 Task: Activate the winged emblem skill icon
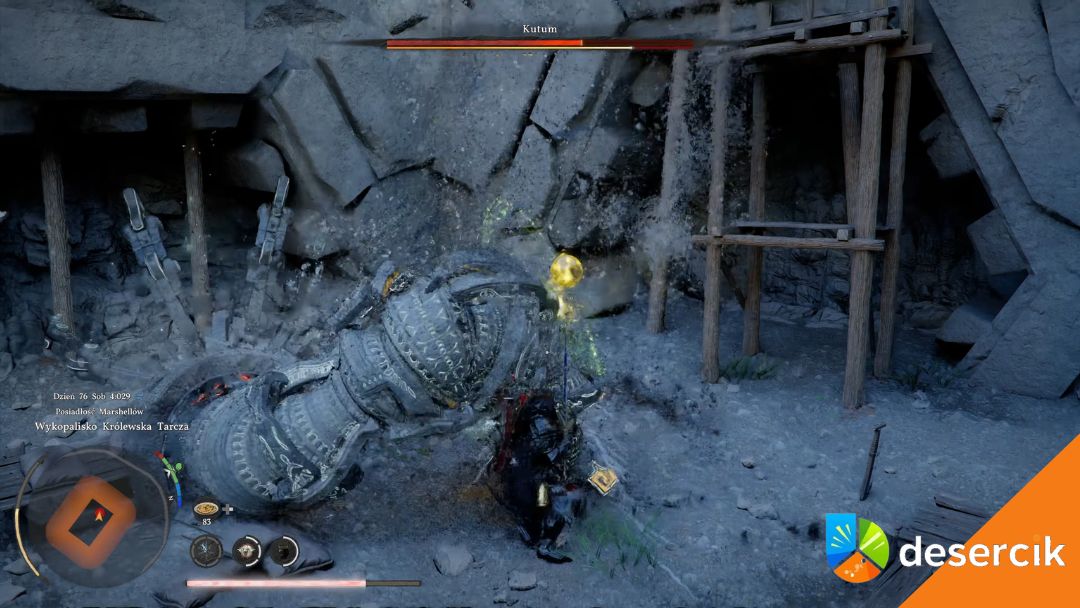click(x=247, y=549)
